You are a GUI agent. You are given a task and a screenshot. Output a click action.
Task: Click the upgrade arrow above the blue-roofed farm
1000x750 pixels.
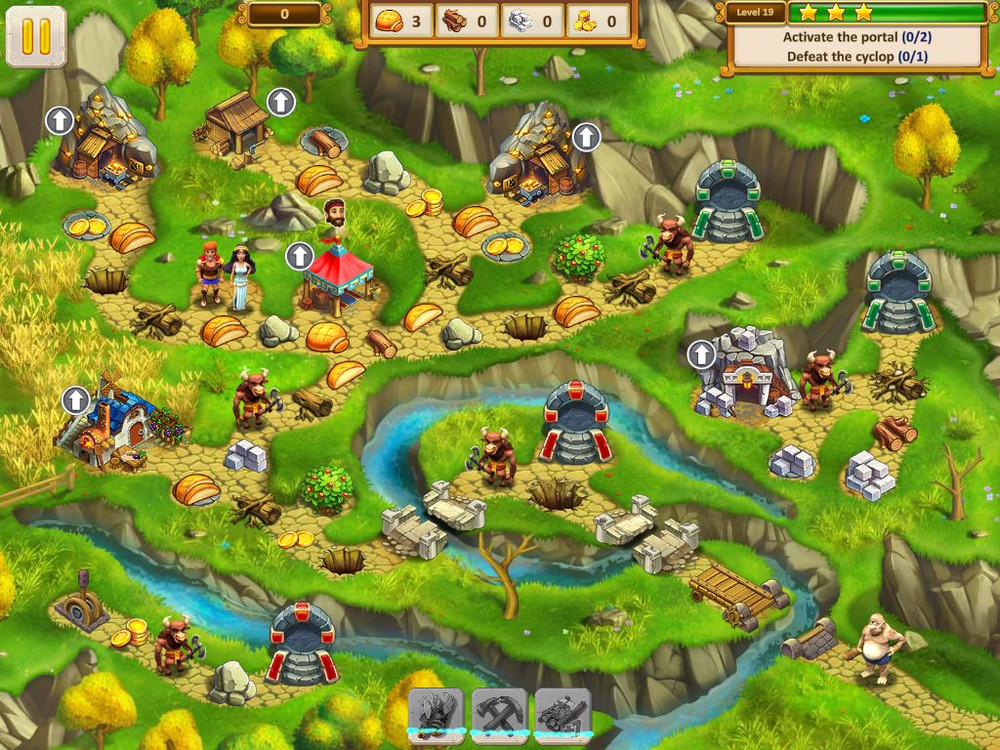tap(76, 400)
